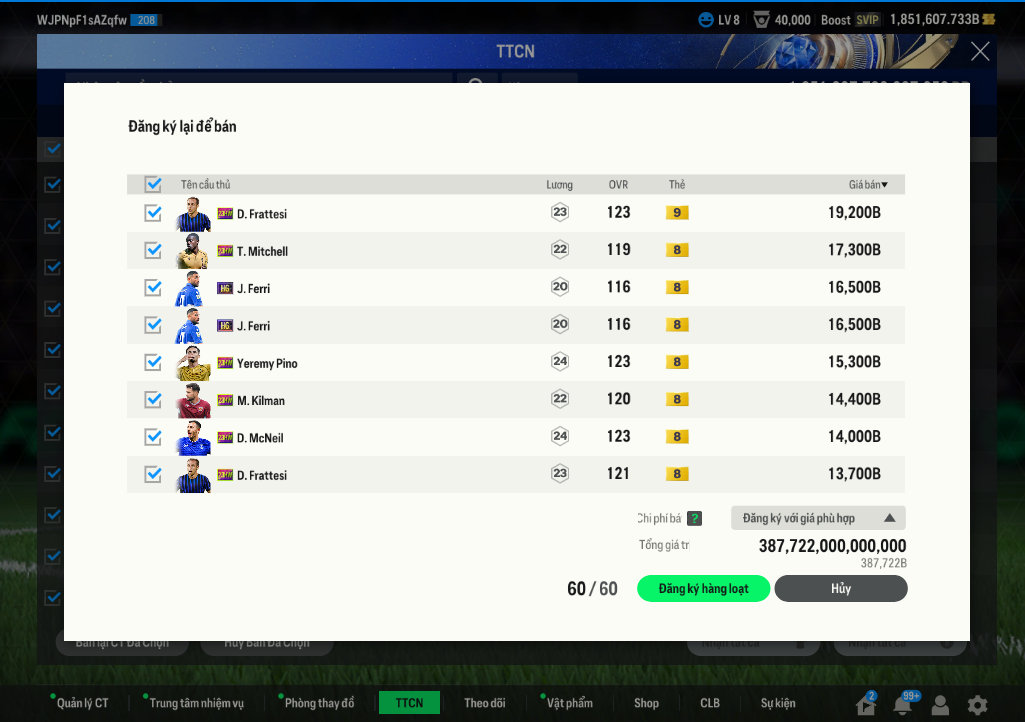Open Phòng thay đồ section

[x=319, y=703]
